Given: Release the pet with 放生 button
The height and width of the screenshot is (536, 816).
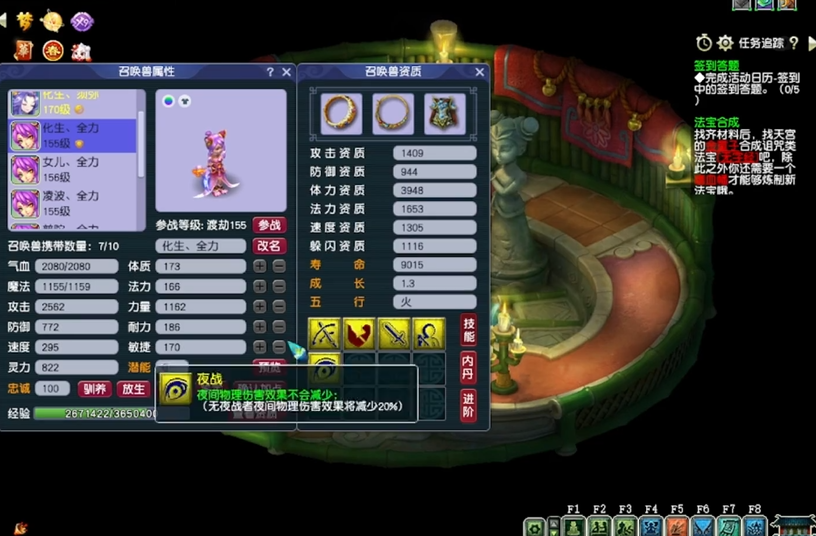Looking at the screenshot, I should 132,389.
